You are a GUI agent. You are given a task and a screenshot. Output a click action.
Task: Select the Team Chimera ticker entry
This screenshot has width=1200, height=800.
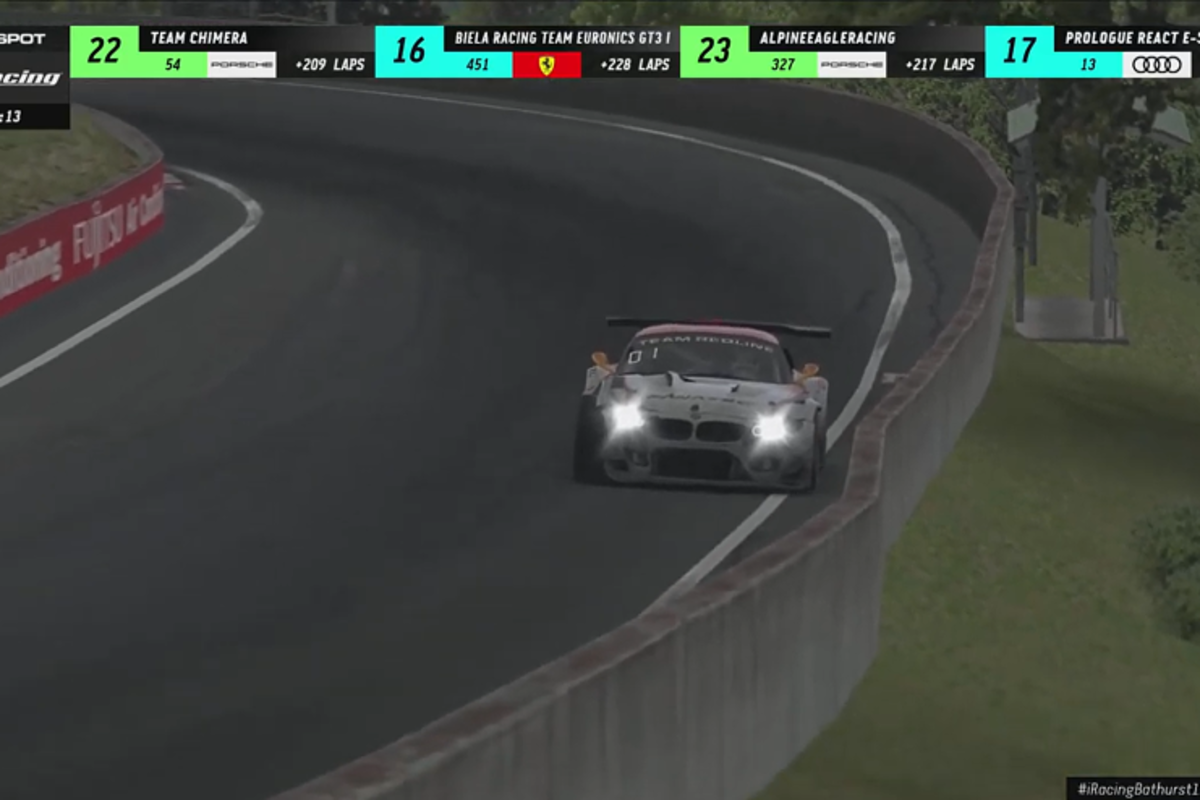pos(222,51)
